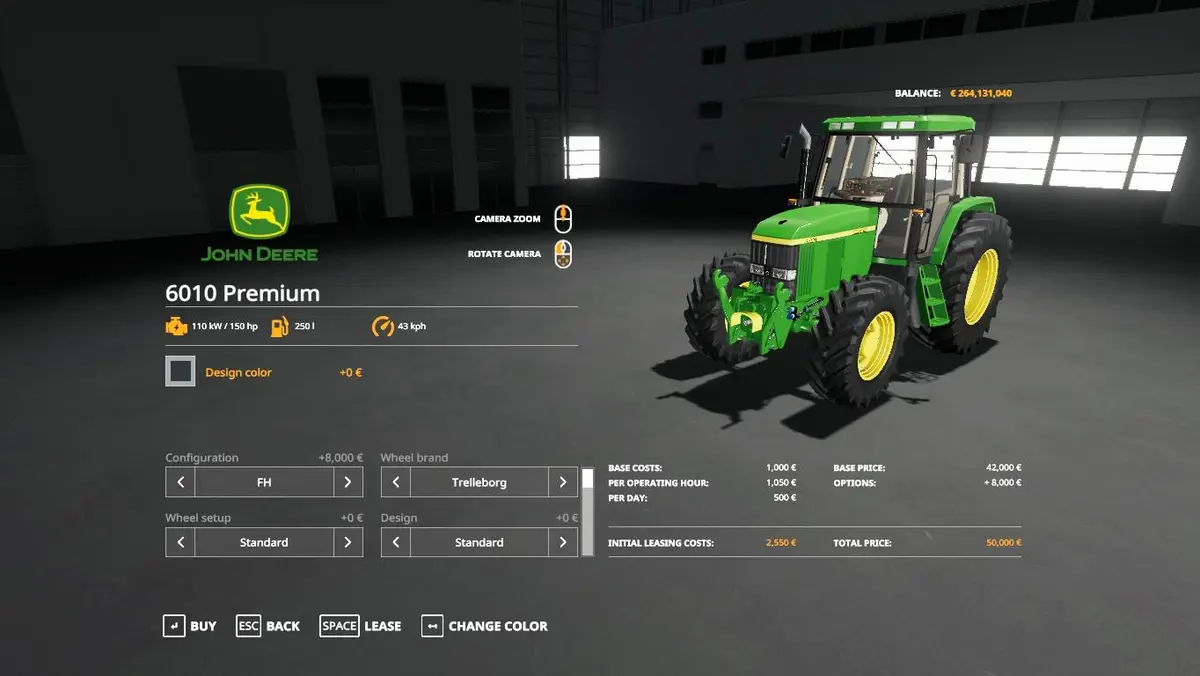Screen dimensions: 1200x676
Task: Buy the 6010 Premium tractor
Action: [x=190, y=626]
